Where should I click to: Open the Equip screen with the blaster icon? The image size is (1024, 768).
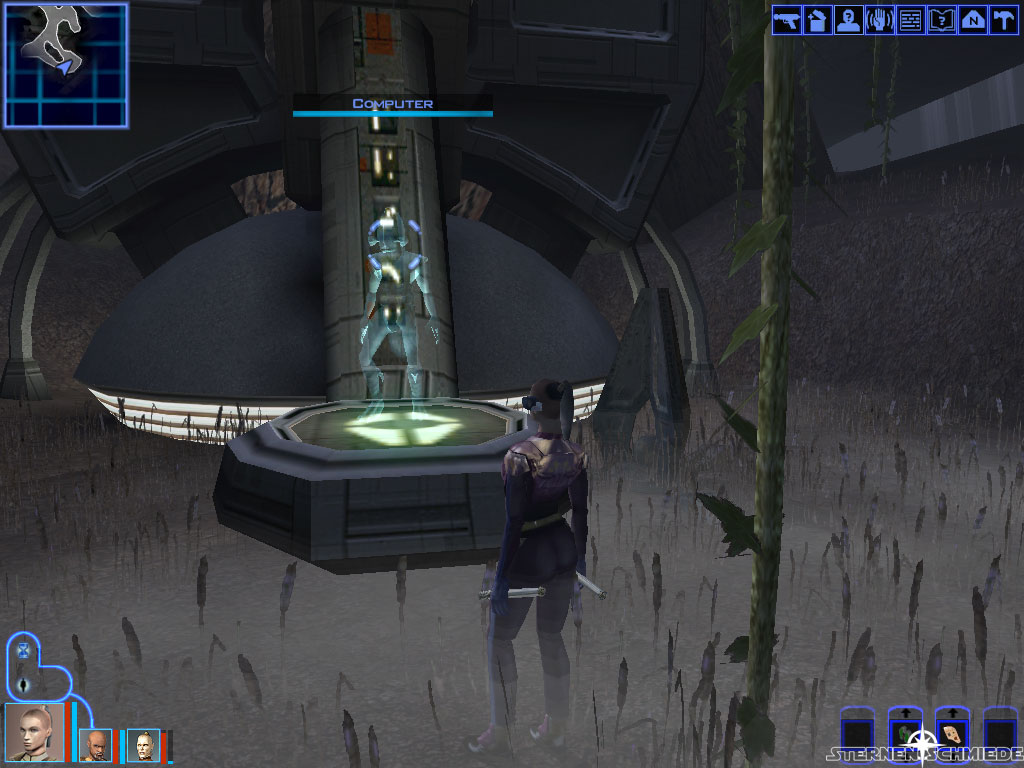tap(787, 20)
